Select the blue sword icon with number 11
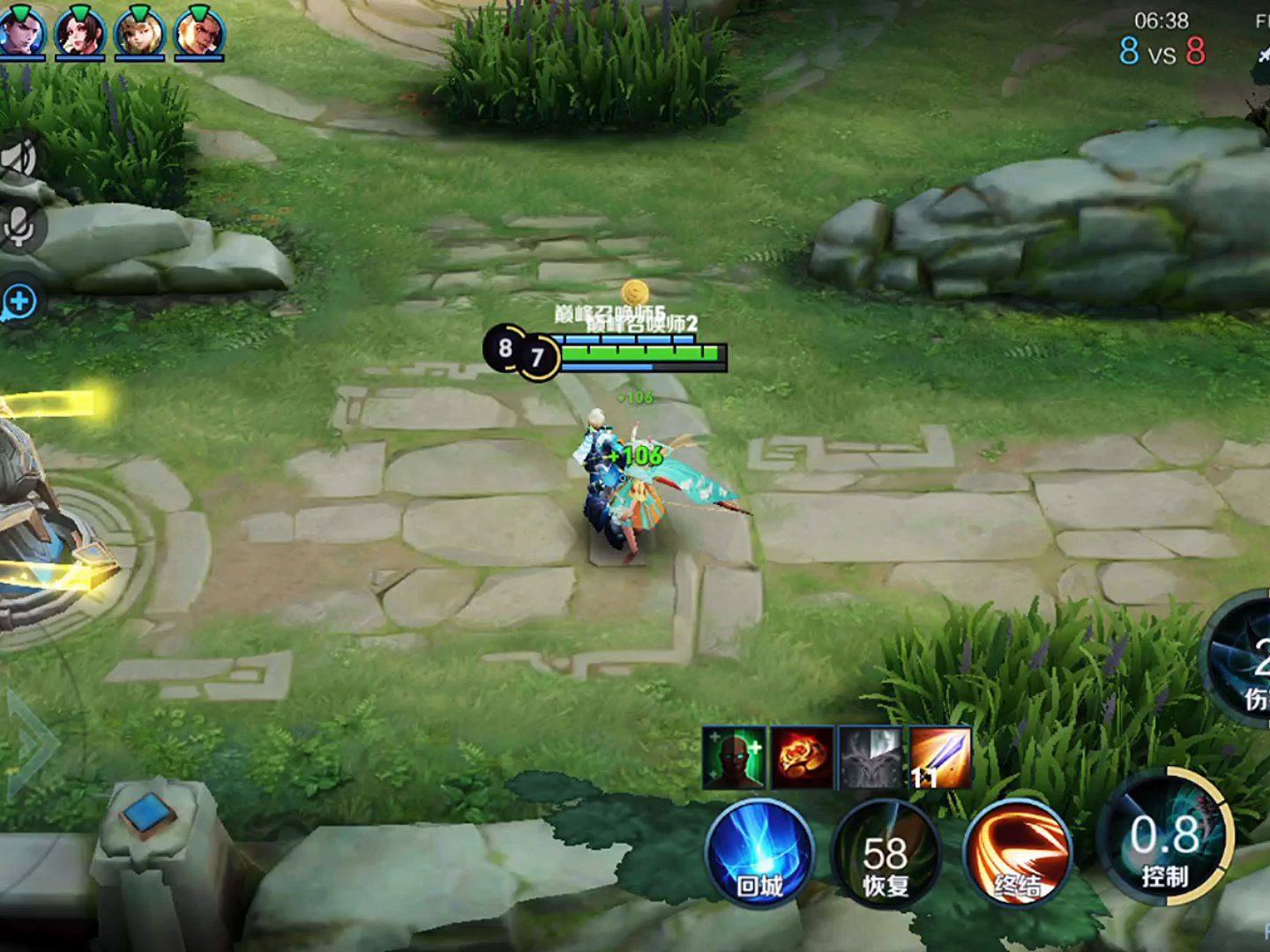 (x=938, y=757)
